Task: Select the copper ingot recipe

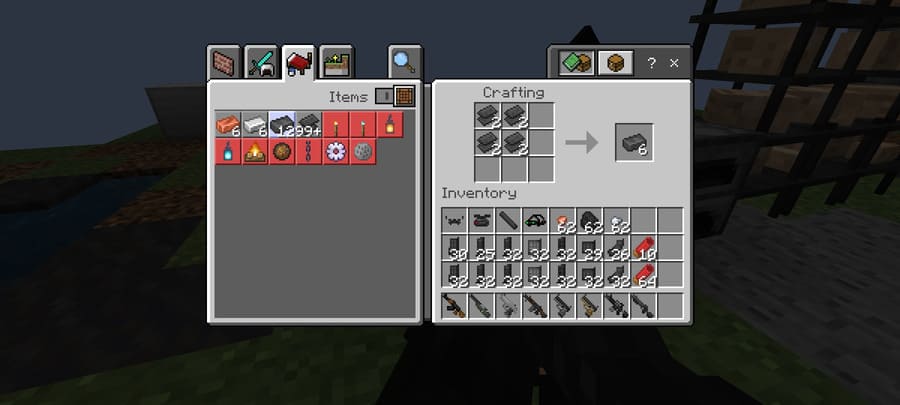Action: pyautogui.click(x=227, y=125)
